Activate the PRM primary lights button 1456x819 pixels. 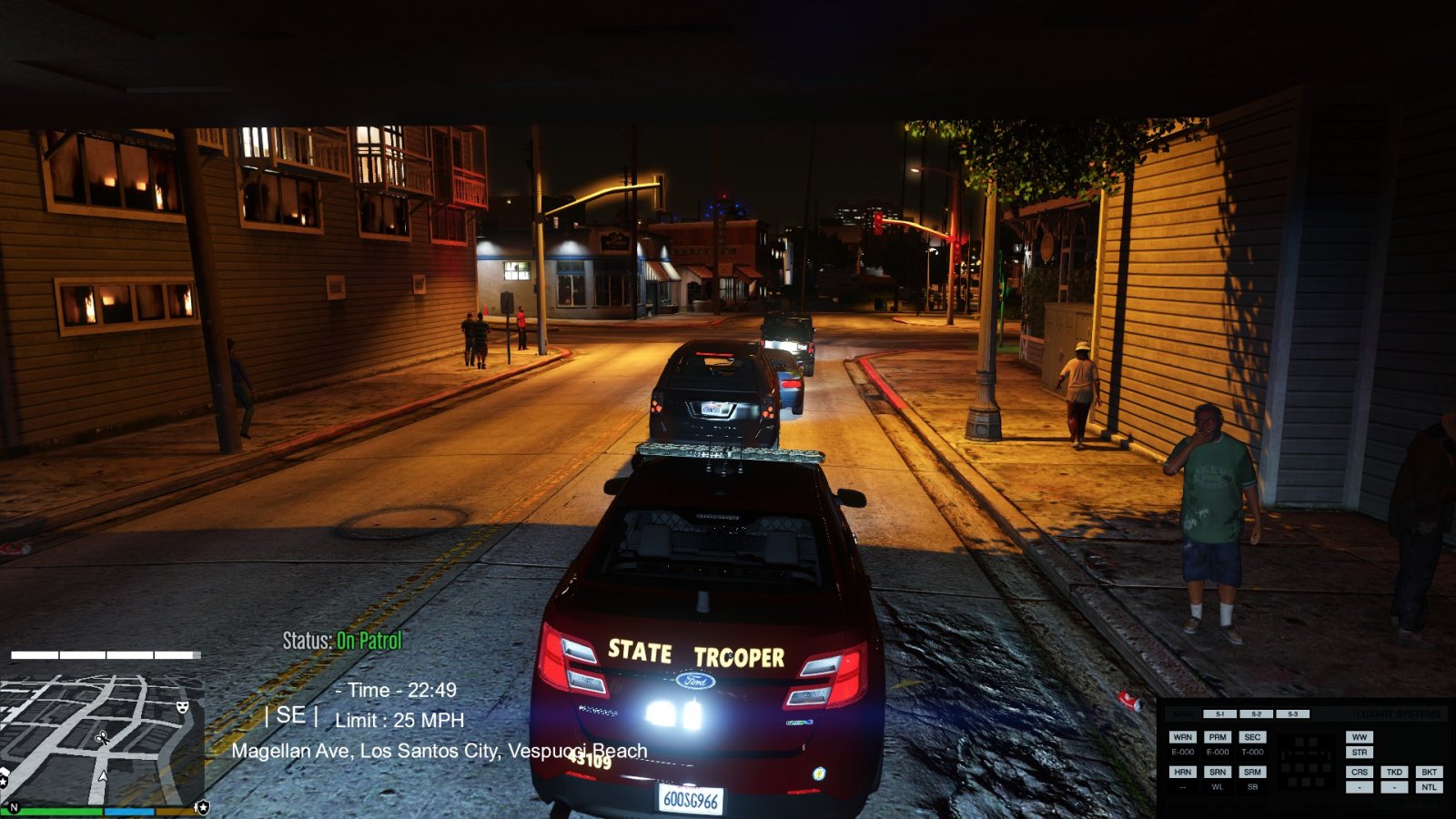[1218, 737]
